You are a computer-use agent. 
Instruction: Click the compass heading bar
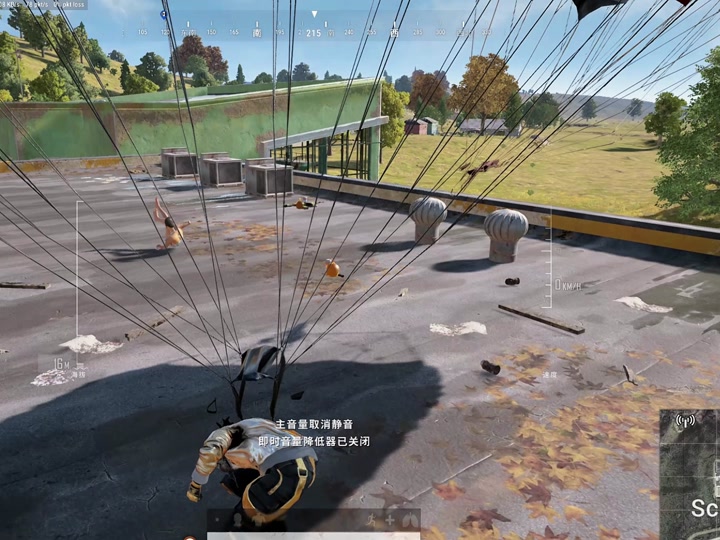(x=313, y=33)
